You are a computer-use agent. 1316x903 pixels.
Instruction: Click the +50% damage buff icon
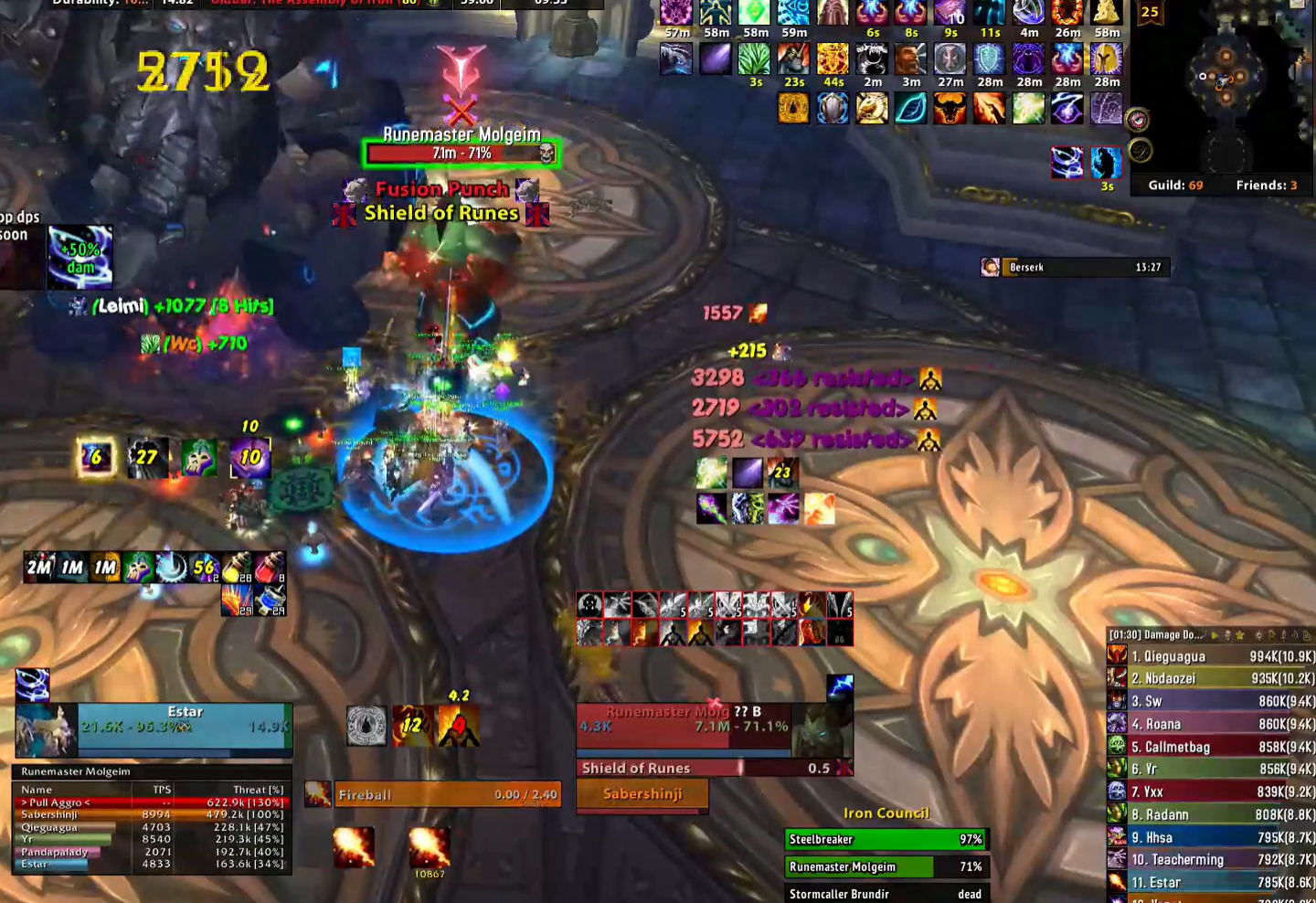[80, 257]
